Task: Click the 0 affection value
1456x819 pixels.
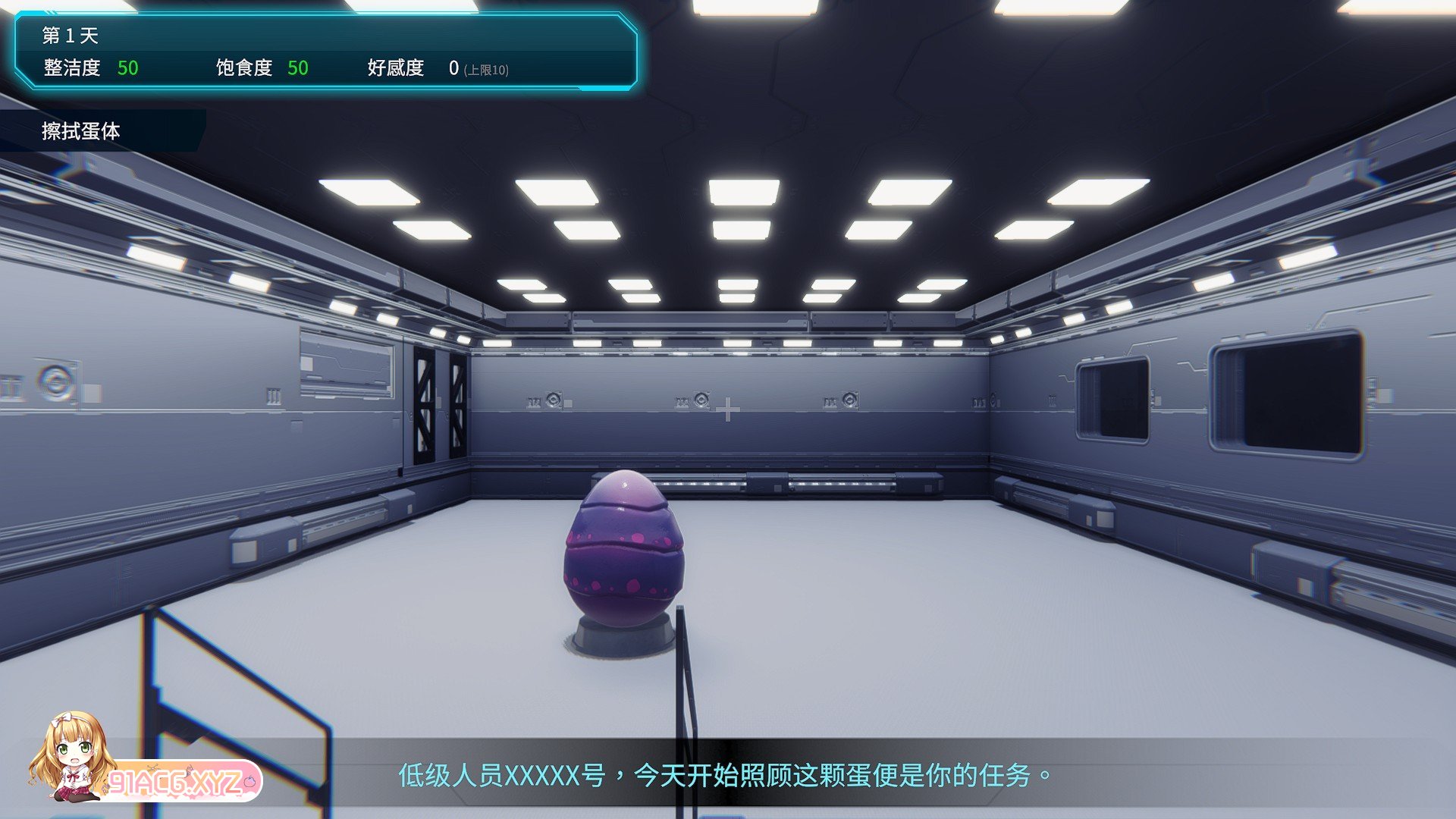Action: pyautogui.click(x=453, y=67)
